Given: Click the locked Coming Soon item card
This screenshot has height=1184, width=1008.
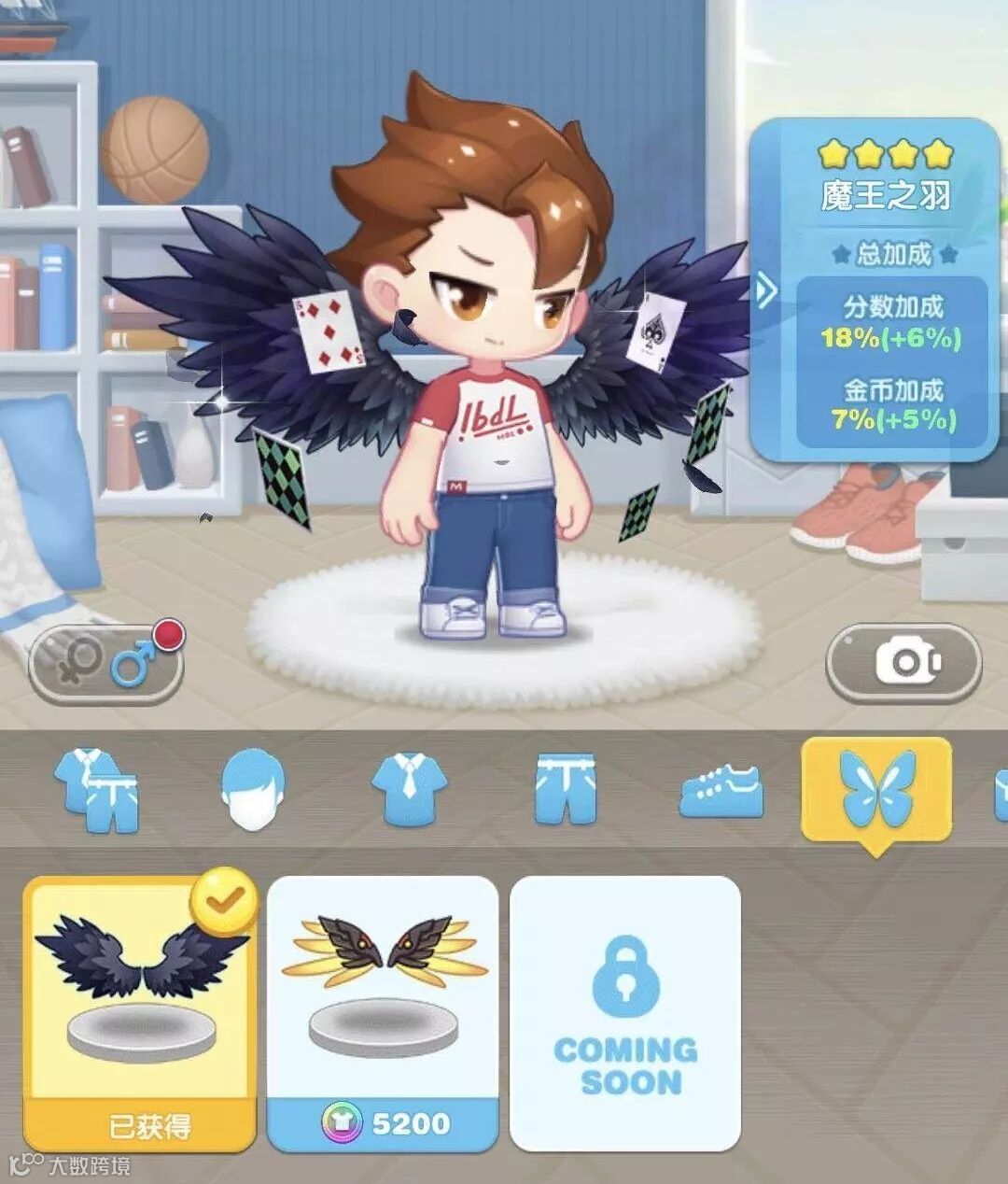Looking at the screenshot, I should click(x=625, y=1013).
